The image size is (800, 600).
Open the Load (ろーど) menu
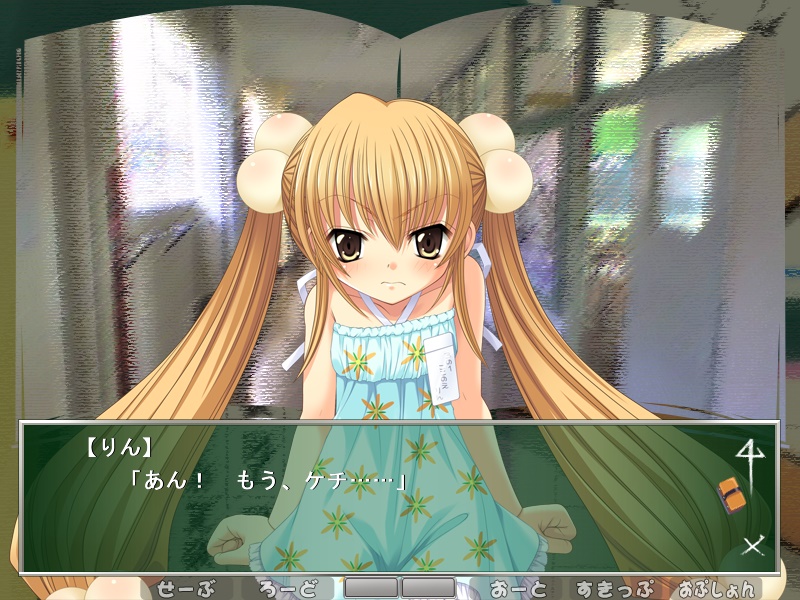coord(286,588)
